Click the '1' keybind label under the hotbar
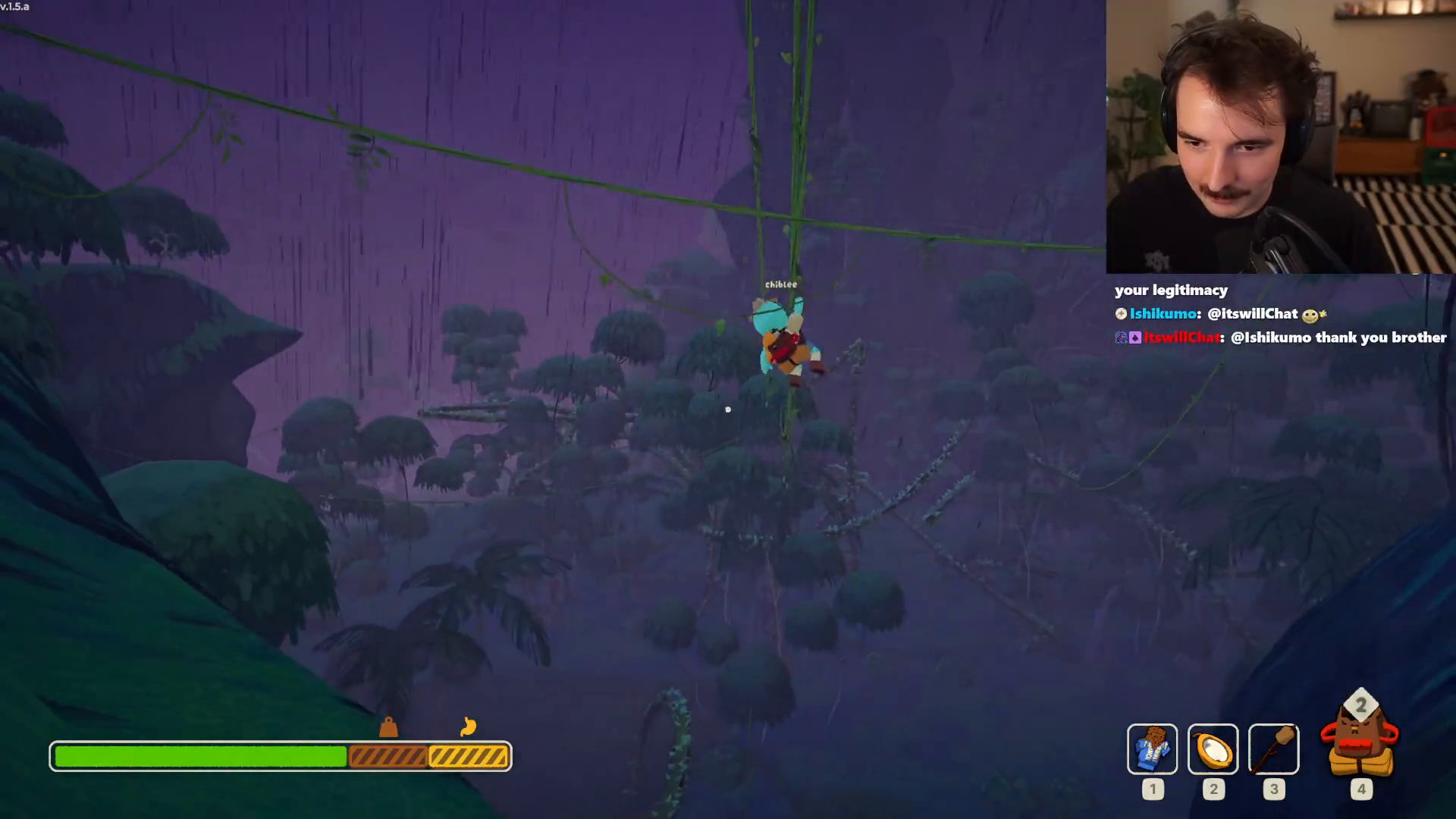 [x=1153, y=789]
